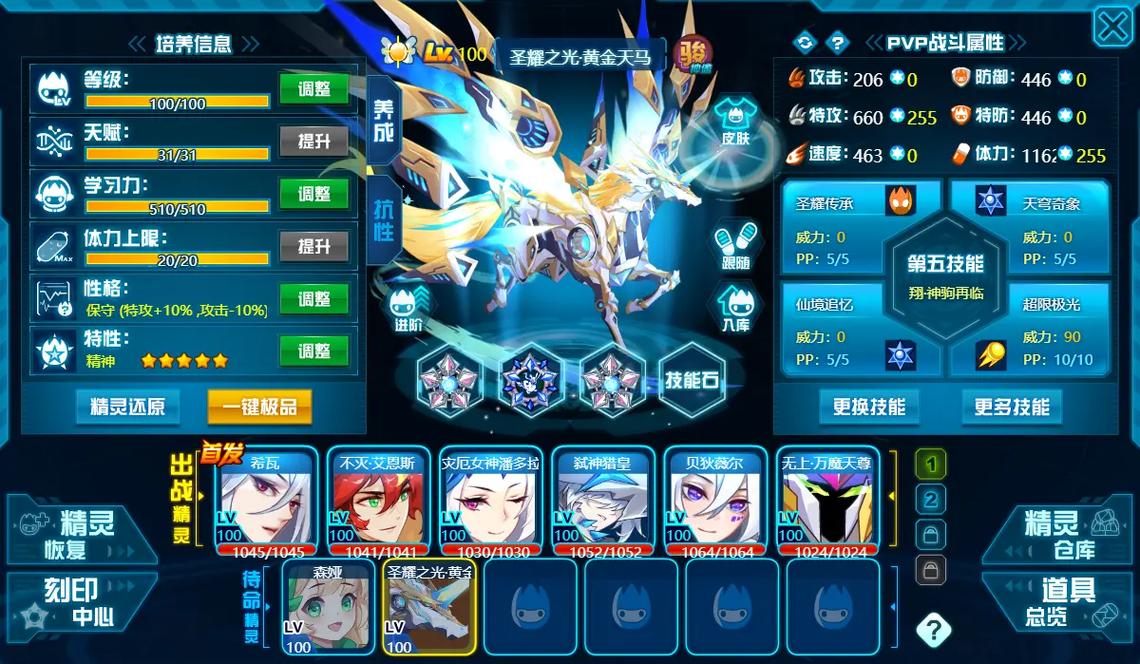Select the 技能石 skill stone slot
This screenshot has height=664, width=1140.
[x=691, y=379]
